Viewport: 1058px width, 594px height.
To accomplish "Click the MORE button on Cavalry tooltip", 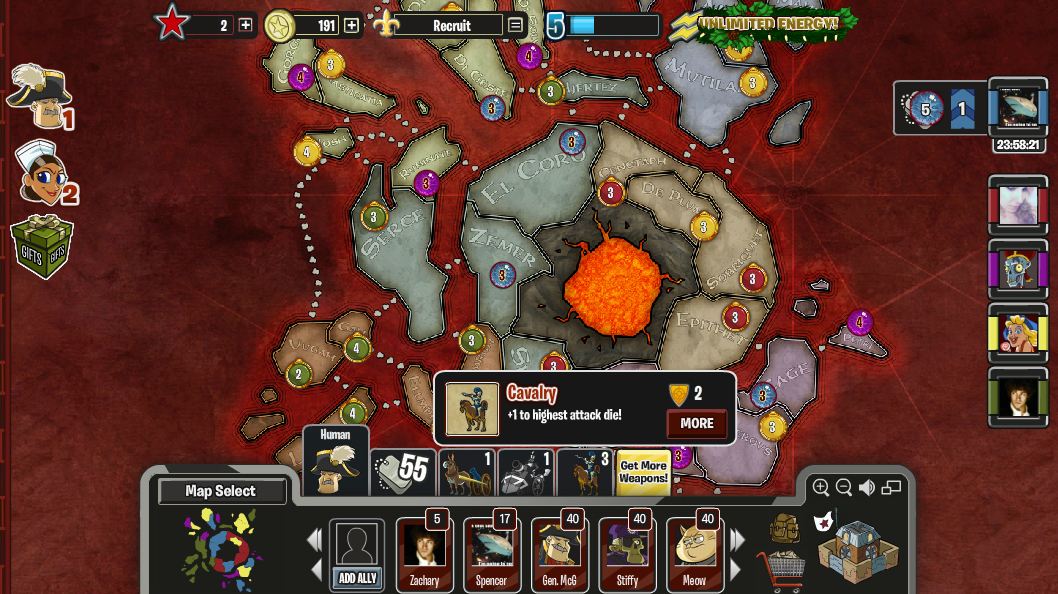I will coord(696,423).
